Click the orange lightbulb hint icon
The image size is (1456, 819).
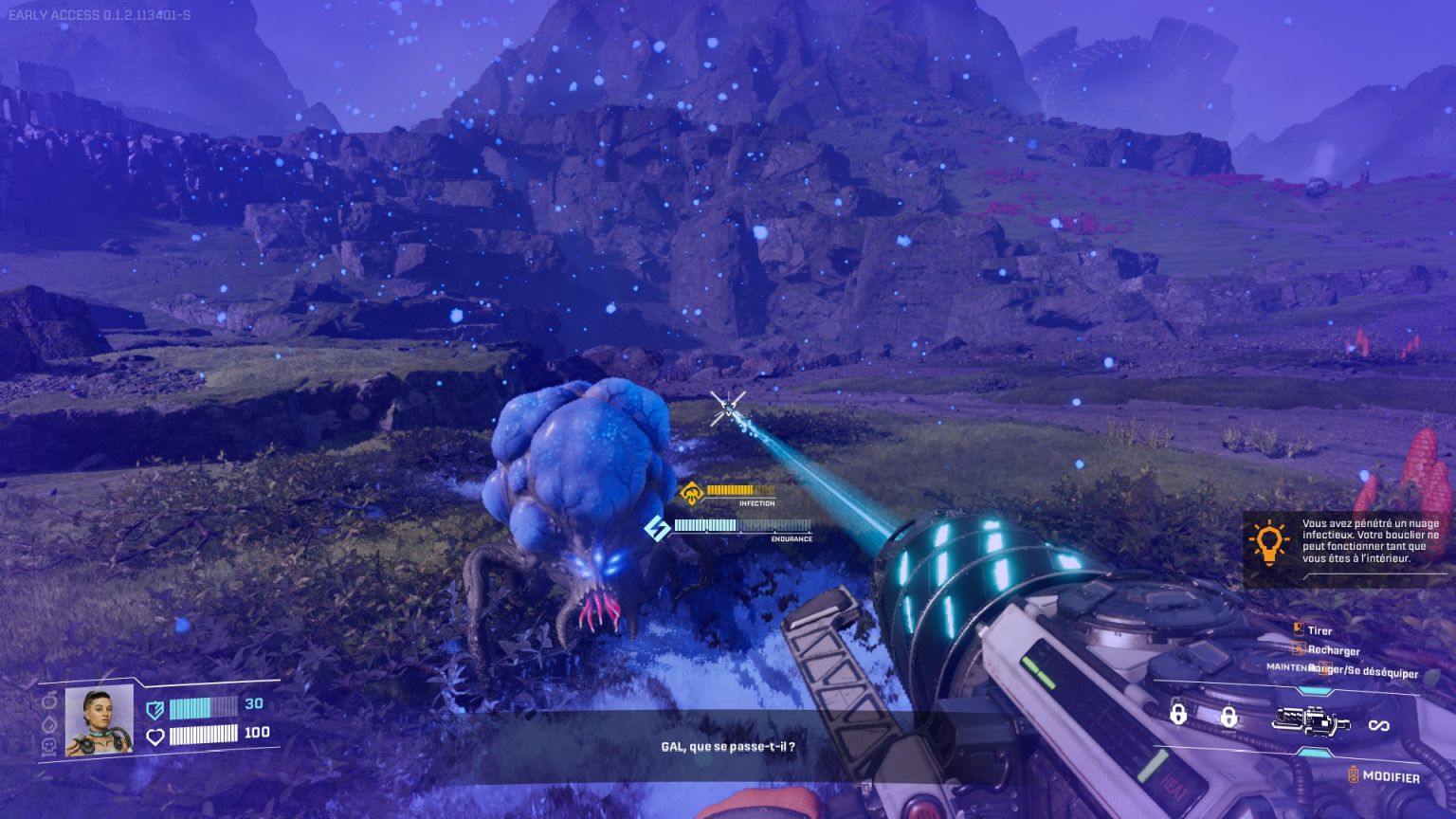click(x=1268, y=541)
